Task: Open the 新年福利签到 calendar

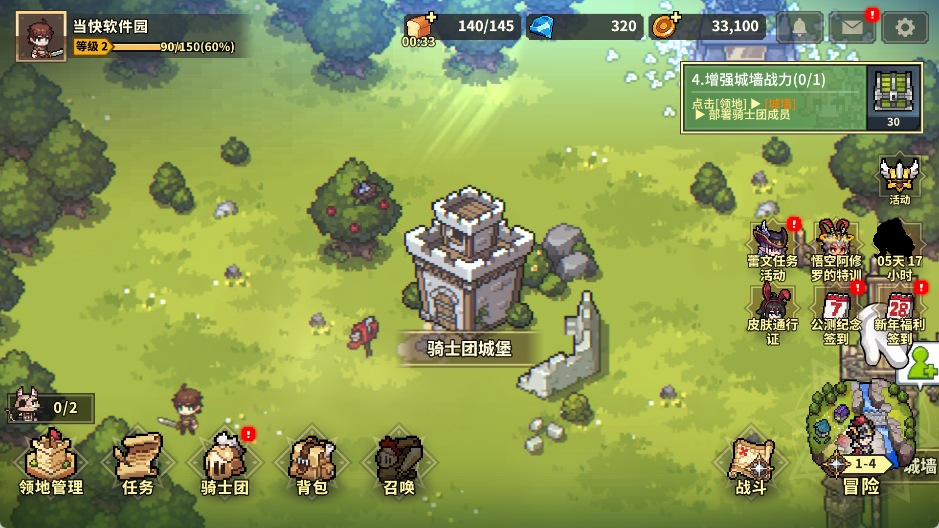Action: [x=899, y=313]
